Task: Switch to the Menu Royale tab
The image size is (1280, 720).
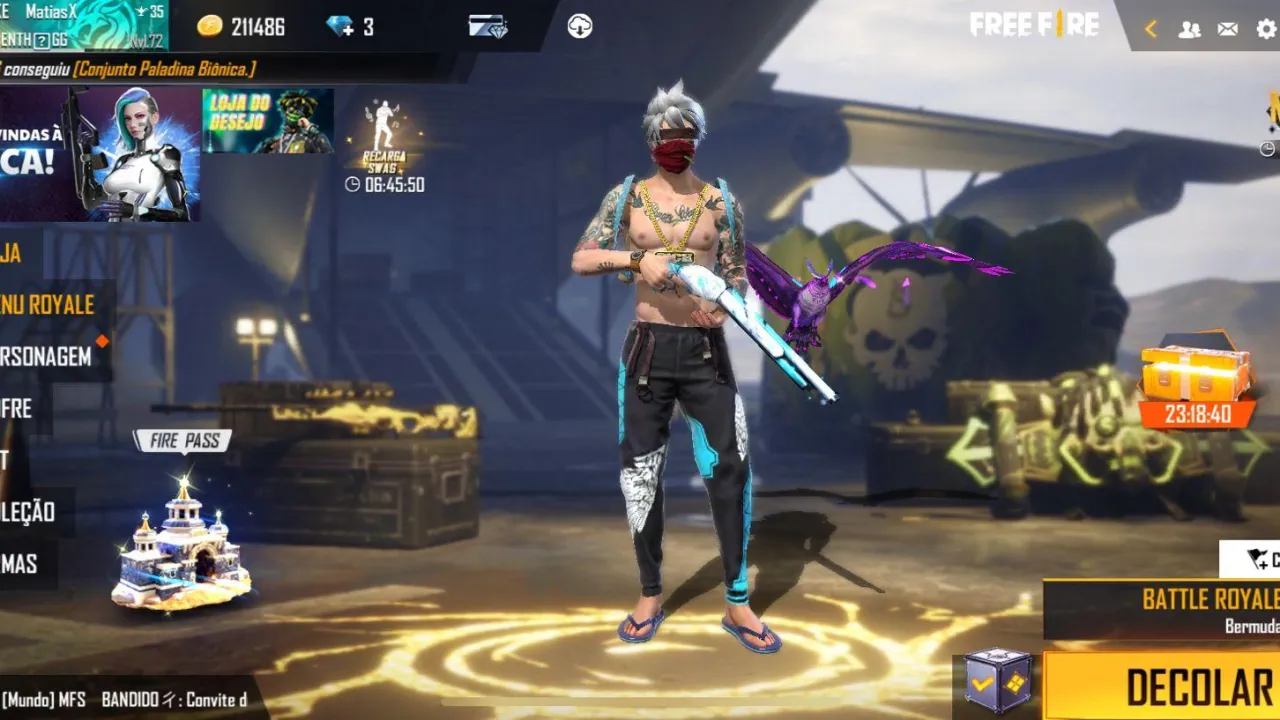Action: (x=45, y=305)
